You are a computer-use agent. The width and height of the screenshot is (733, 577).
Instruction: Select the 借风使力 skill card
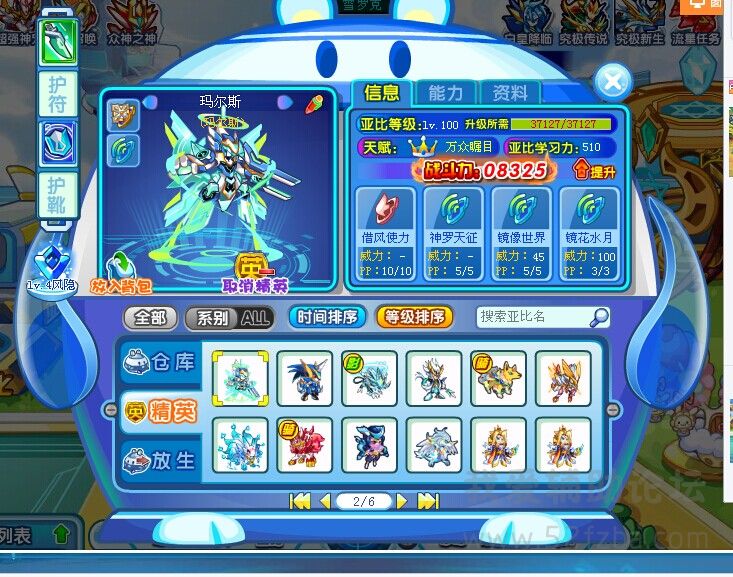click(385, 229)
